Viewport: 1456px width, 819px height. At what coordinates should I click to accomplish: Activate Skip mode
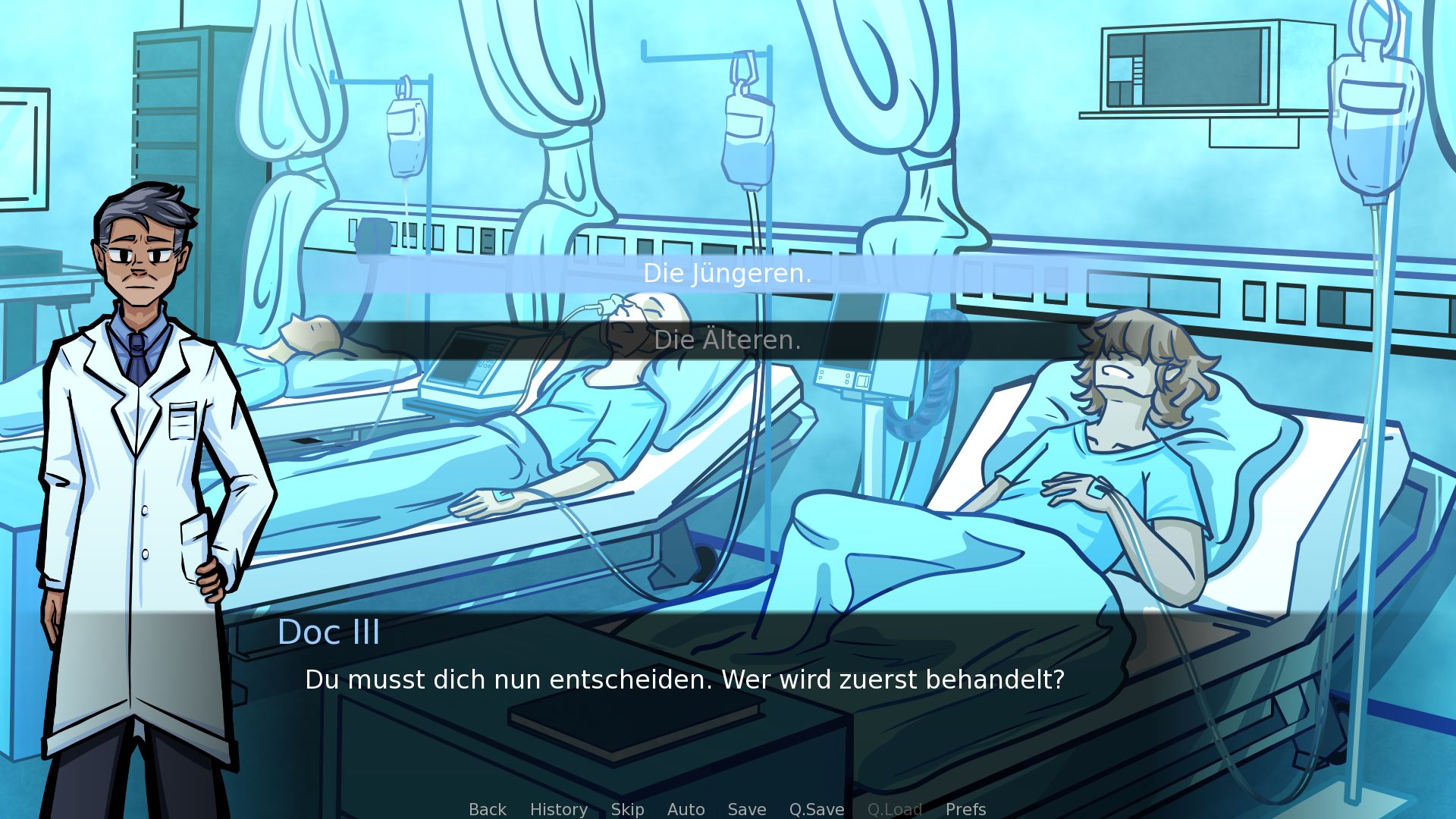[x=627, y=809]
